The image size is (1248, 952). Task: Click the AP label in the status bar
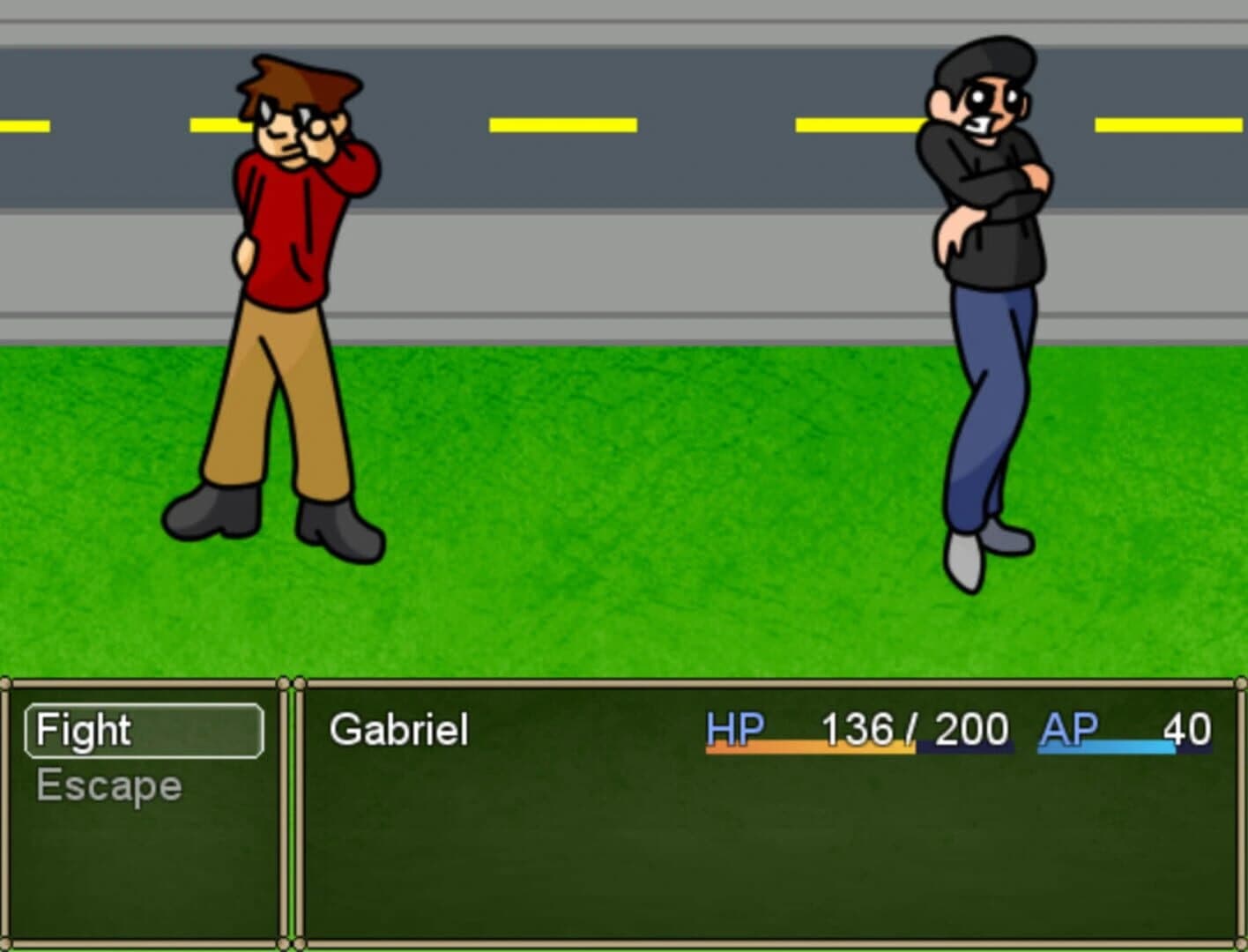(x=1068, y=728)
